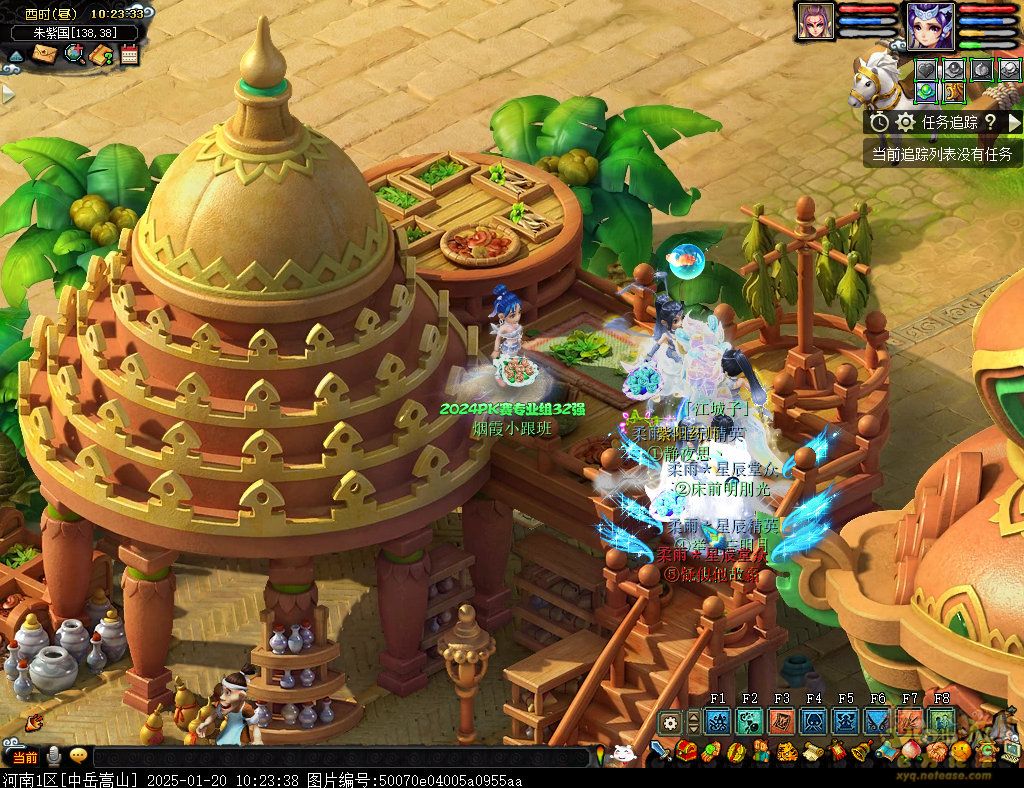Open the world map globe icon
1024x788 pixels.
click(73, 54)
